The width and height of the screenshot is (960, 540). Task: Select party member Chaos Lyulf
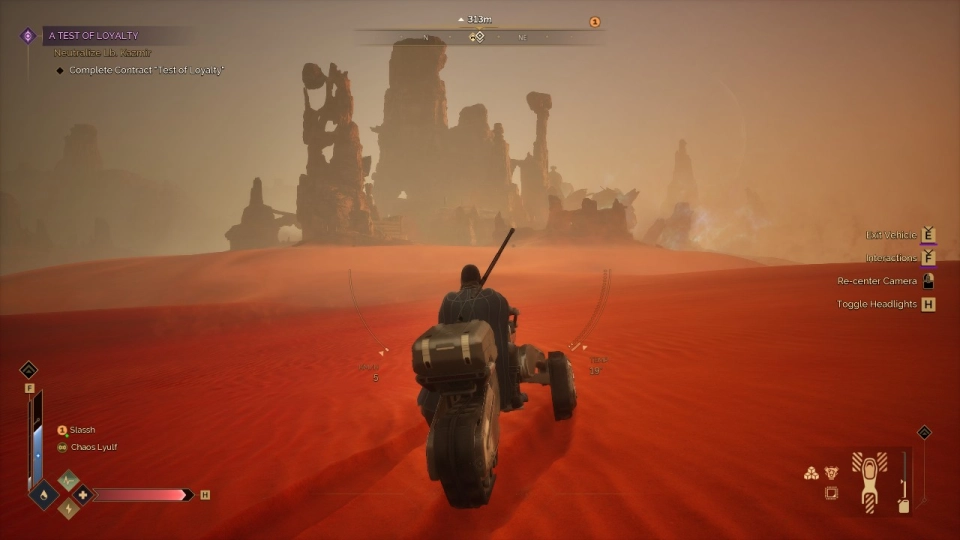point(93,447)
